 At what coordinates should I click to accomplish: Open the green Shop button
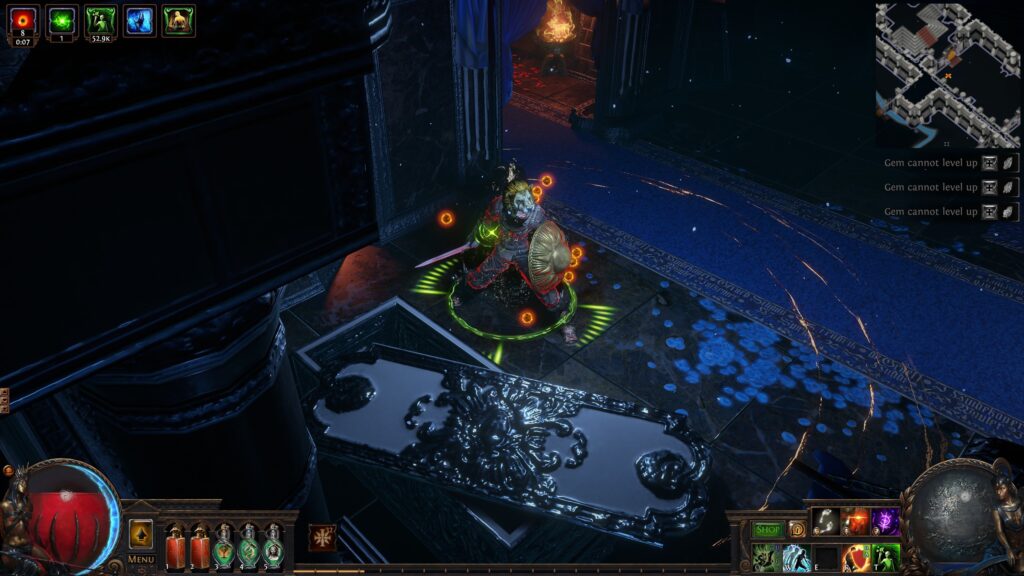coord(767,529)
